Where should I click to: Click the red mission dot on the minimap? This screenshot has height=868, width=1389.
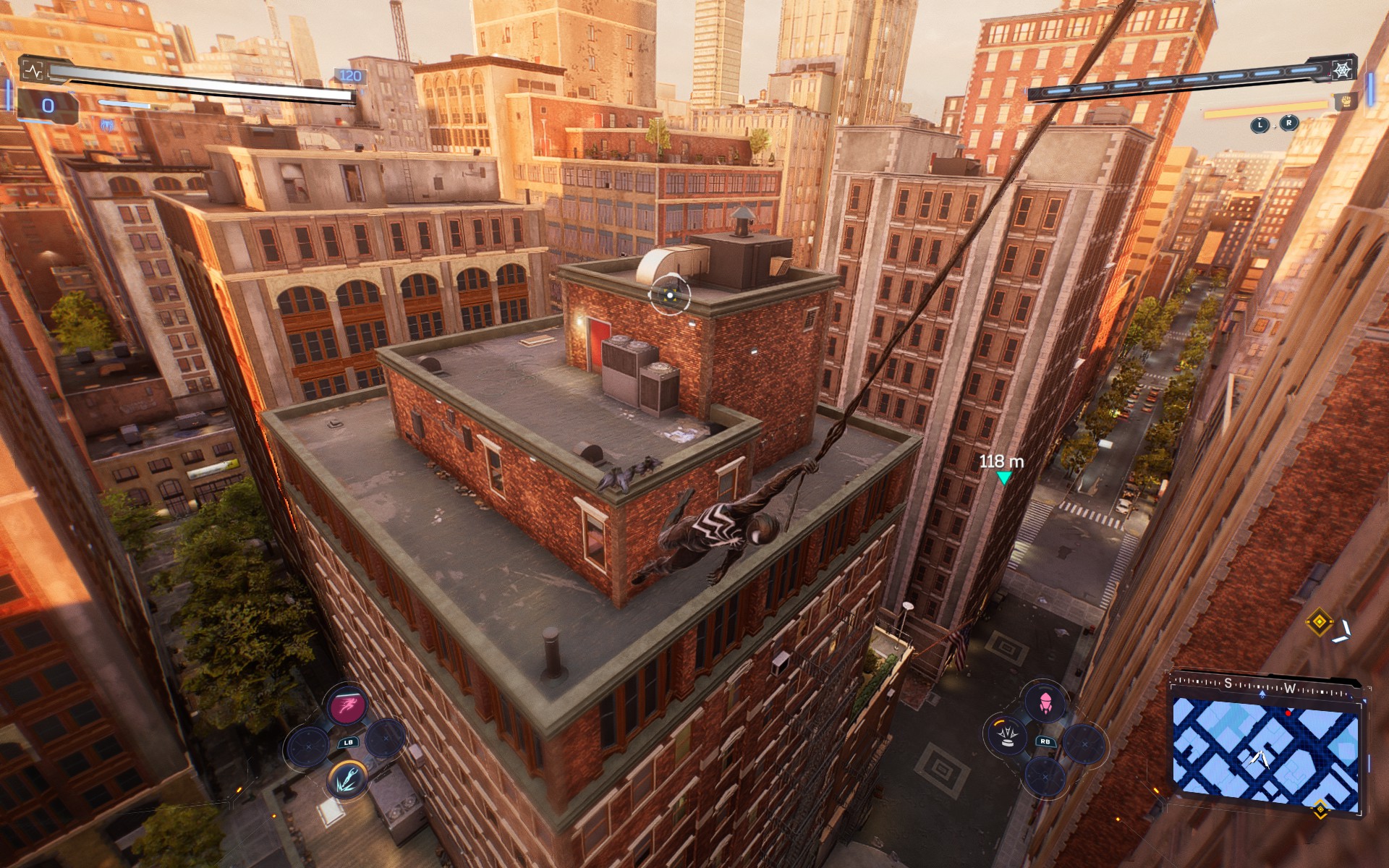(x=1288, y=713)
